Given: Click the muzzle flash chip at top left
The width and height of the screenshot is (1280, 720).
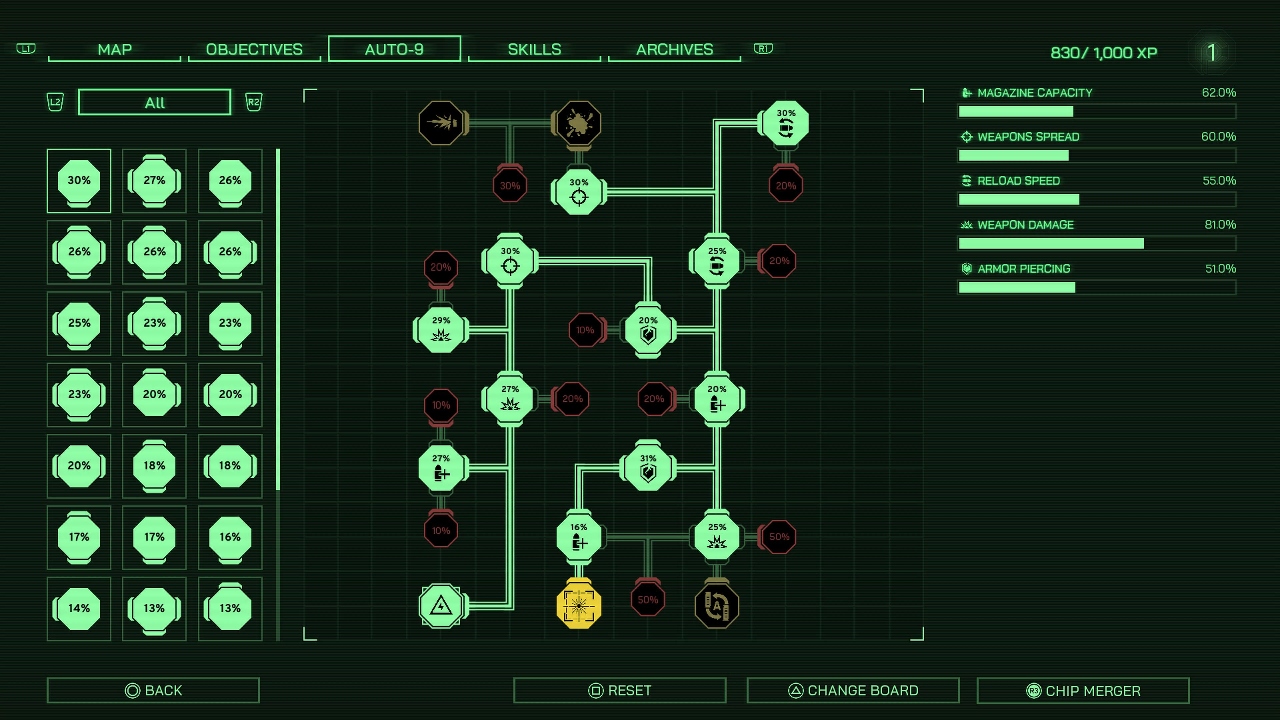Looking at the screenshot, I should click(441, 124).
